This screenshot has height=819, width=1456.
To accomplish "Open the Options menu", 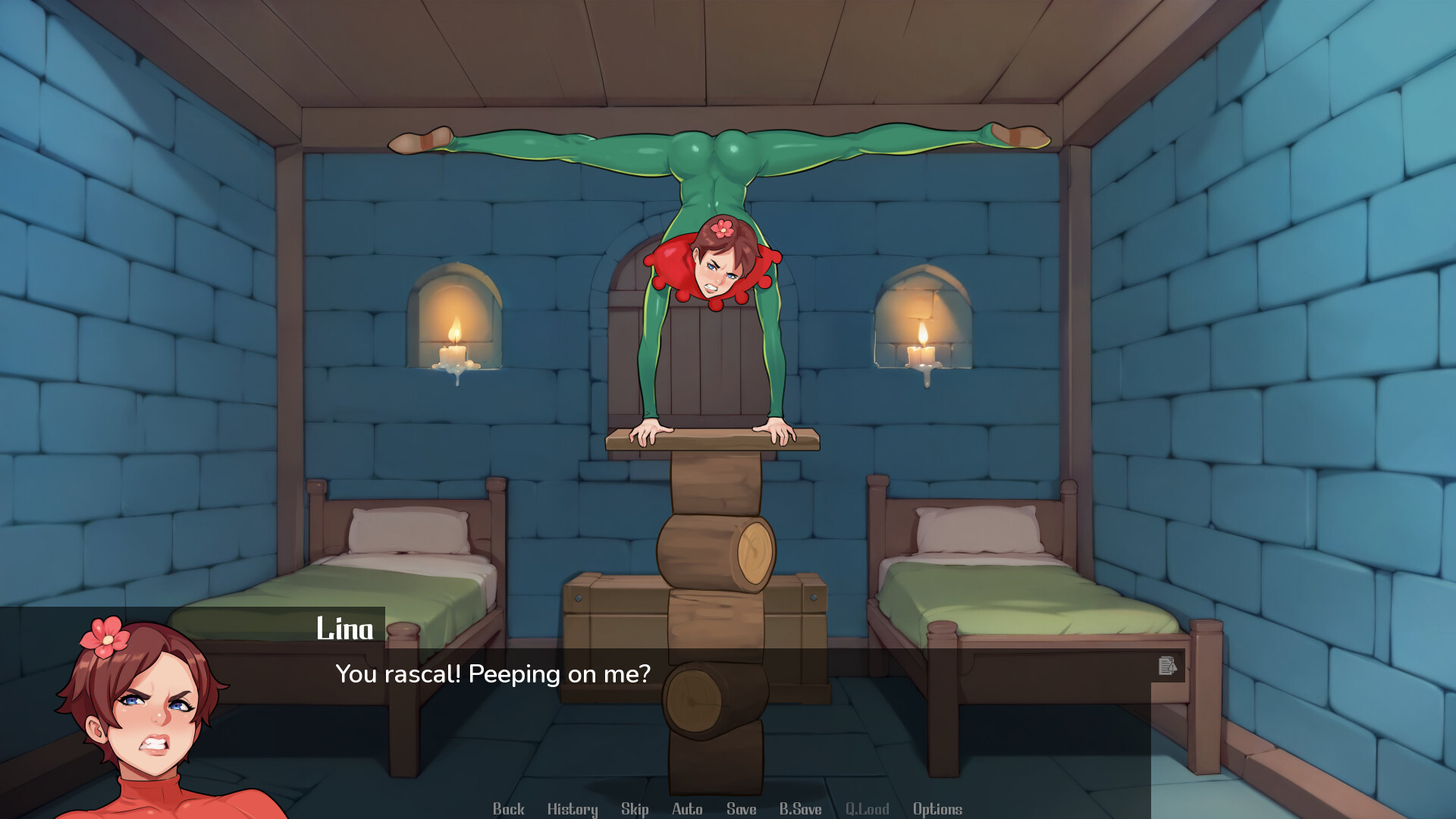I will [937, 808].
